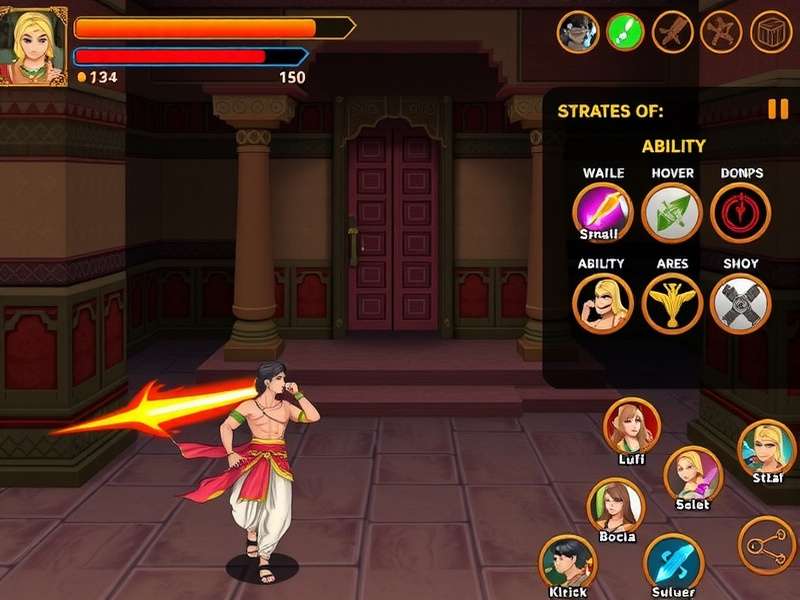
Task: Click the share button
Action: [x=767, y=545]
